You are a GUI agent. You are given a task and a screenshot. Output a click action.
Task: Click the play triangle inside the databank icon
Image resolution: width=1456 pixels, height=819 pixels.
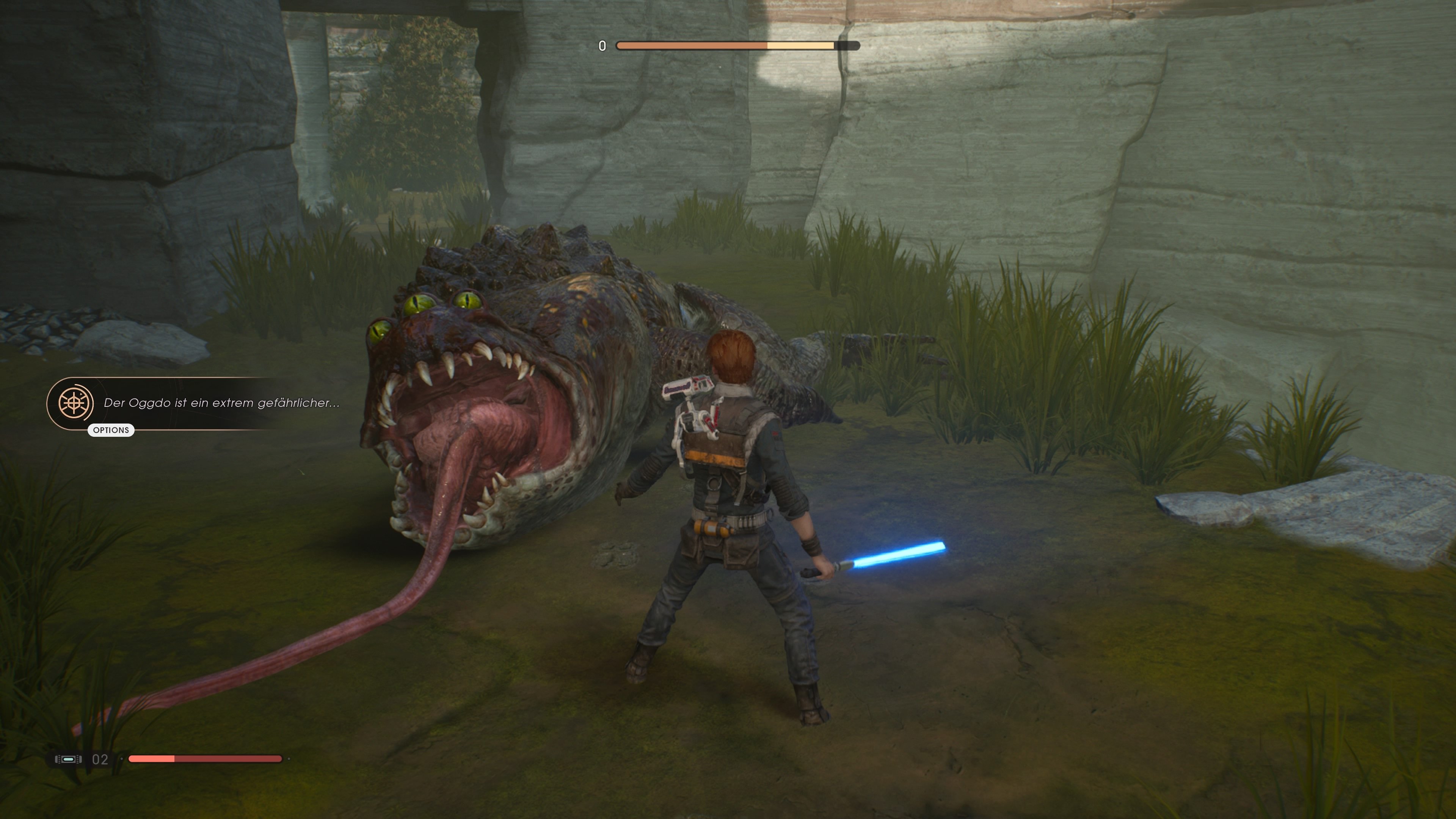(81, 394)
